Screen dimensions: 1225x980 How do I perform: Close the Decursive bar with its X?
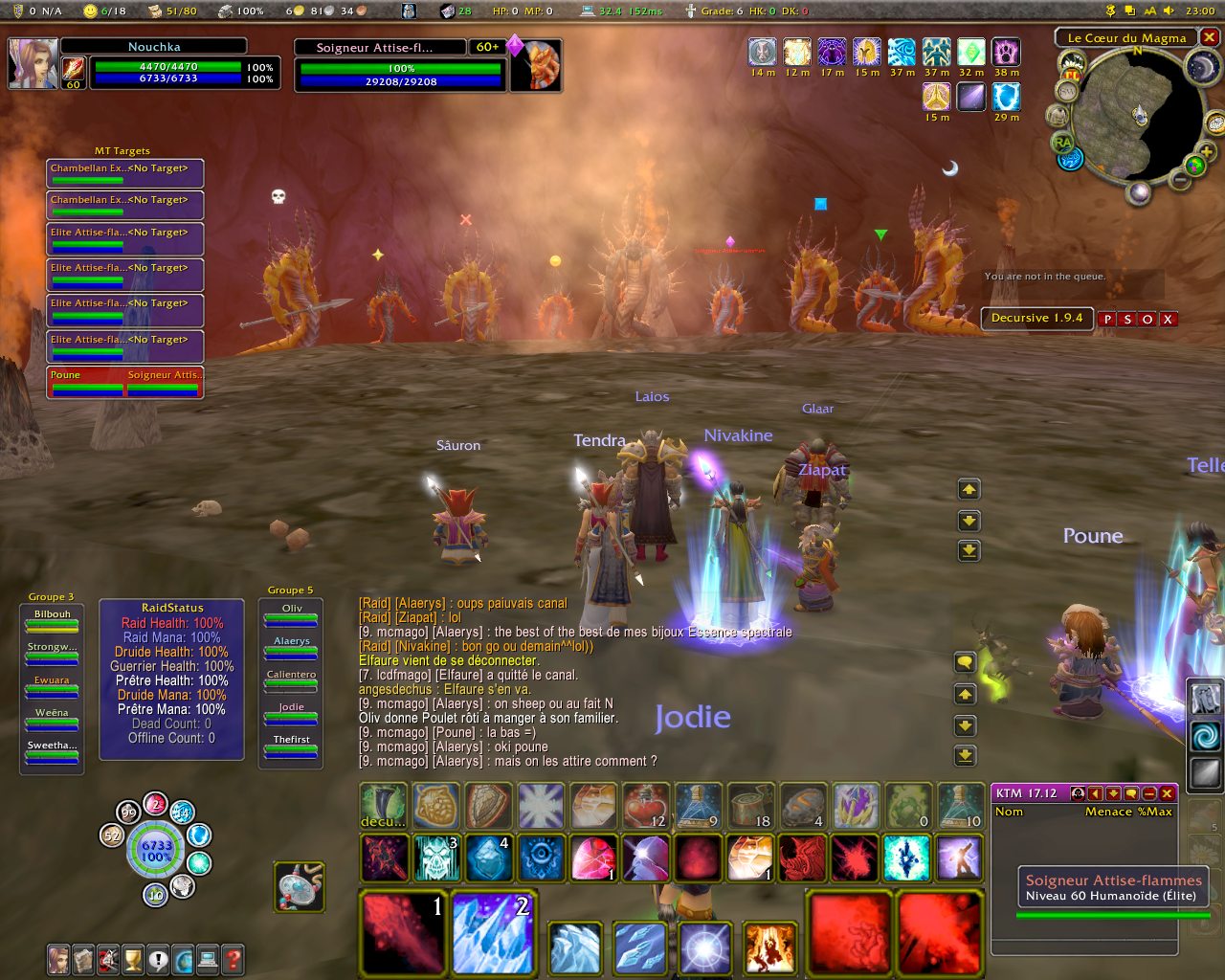pyautogui.click(x=1168, y=320)
